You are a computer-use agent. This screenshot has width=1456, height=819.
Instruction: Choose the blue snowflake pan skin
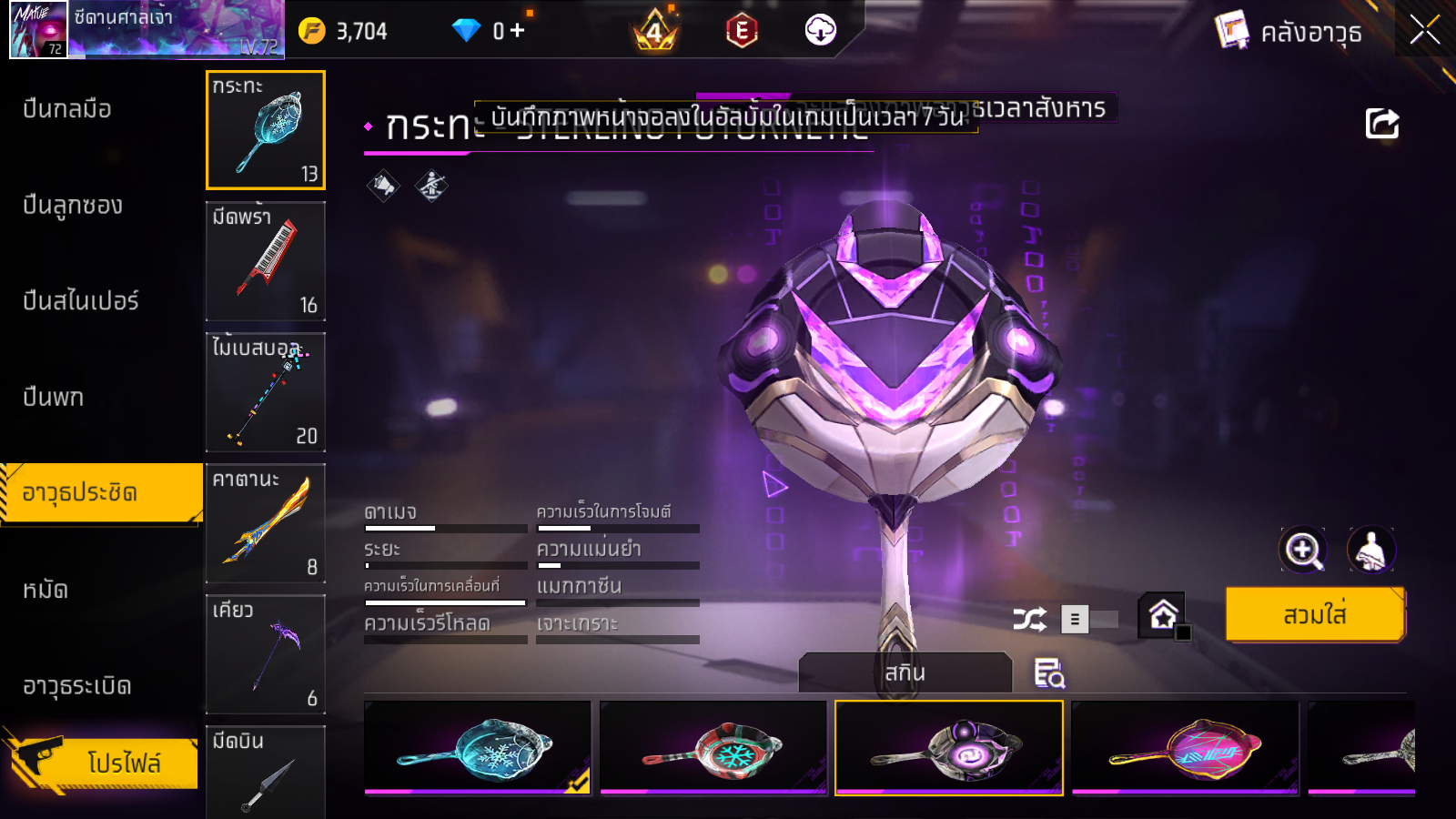(x=478, y=747)
